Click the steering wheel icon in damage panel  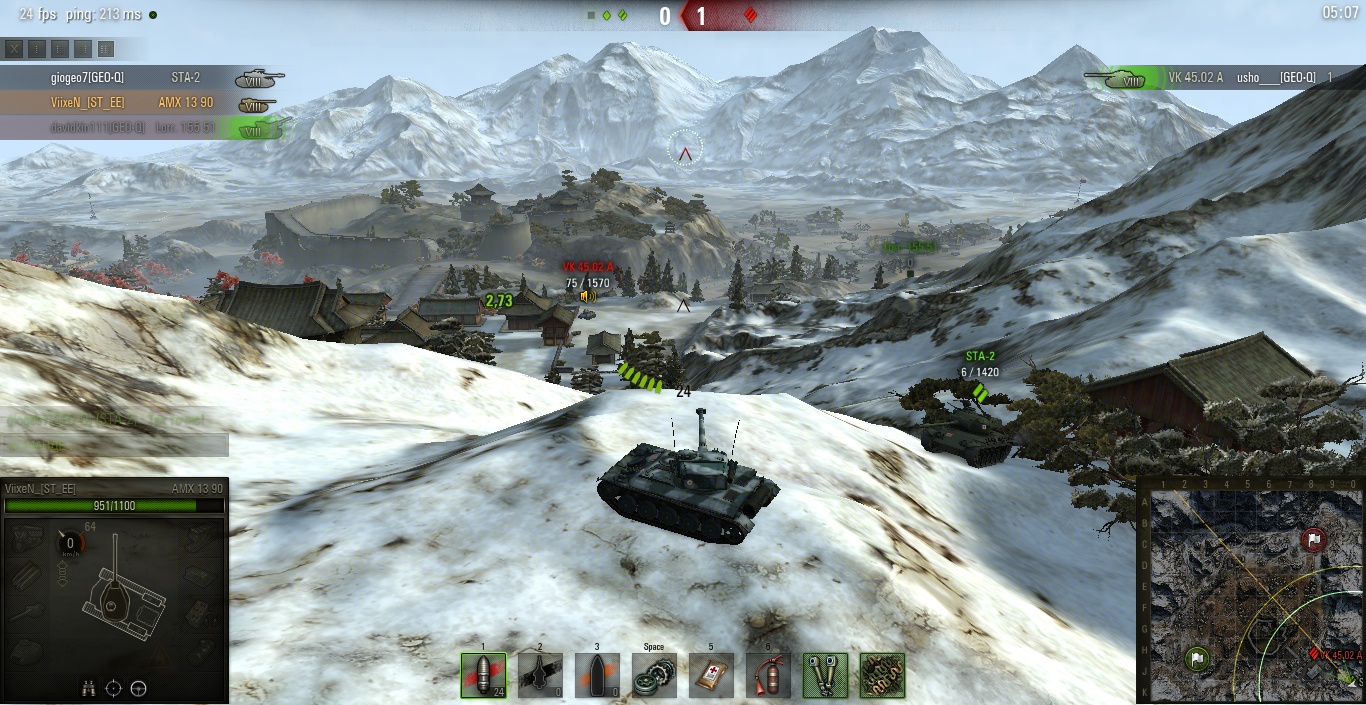139,687
